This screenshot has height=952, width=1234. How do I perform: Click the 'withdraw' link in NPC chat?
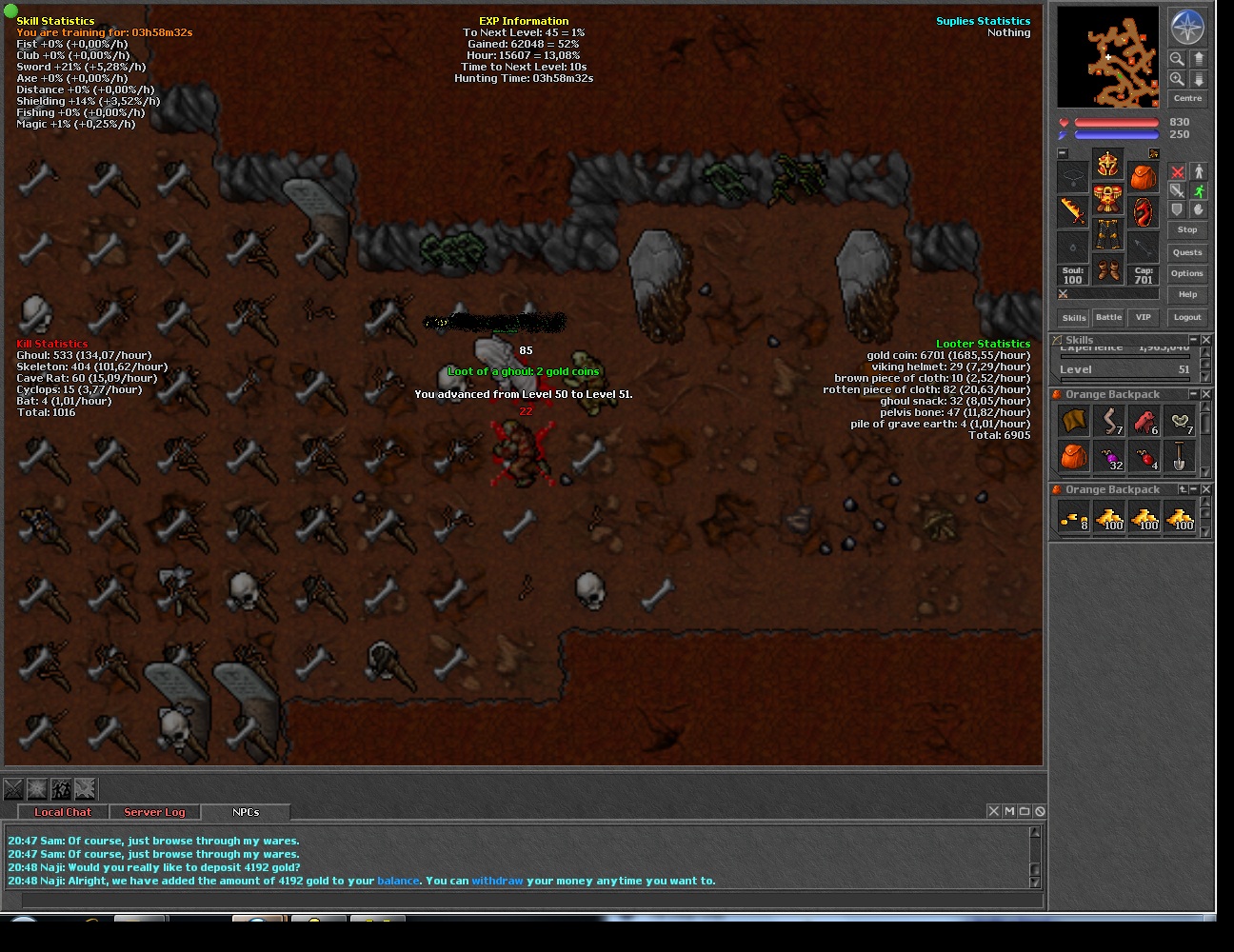497,881
